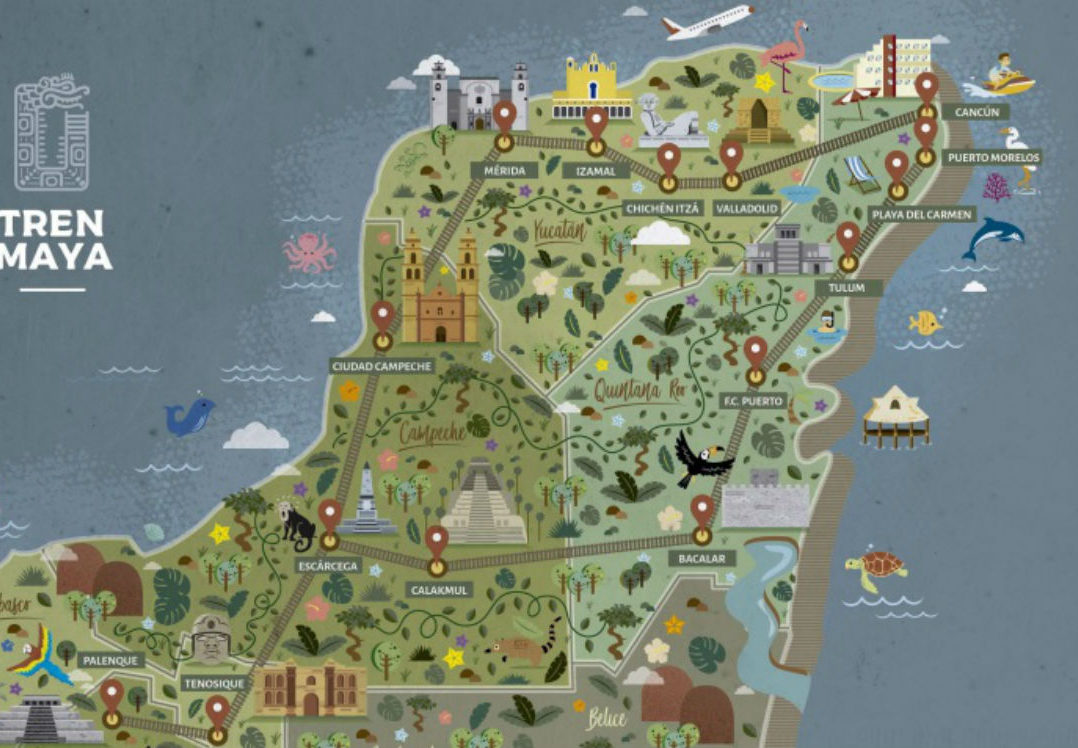Select the Tulum station marker

tap(848, 239)
